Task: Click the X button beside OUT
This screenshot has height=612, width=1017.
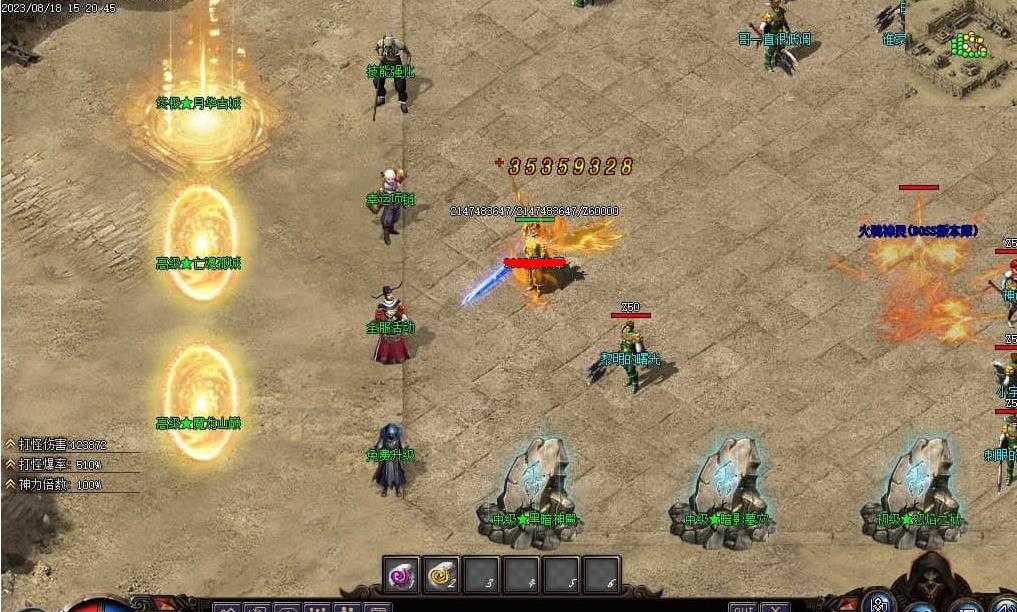Action: coord(775,607)
